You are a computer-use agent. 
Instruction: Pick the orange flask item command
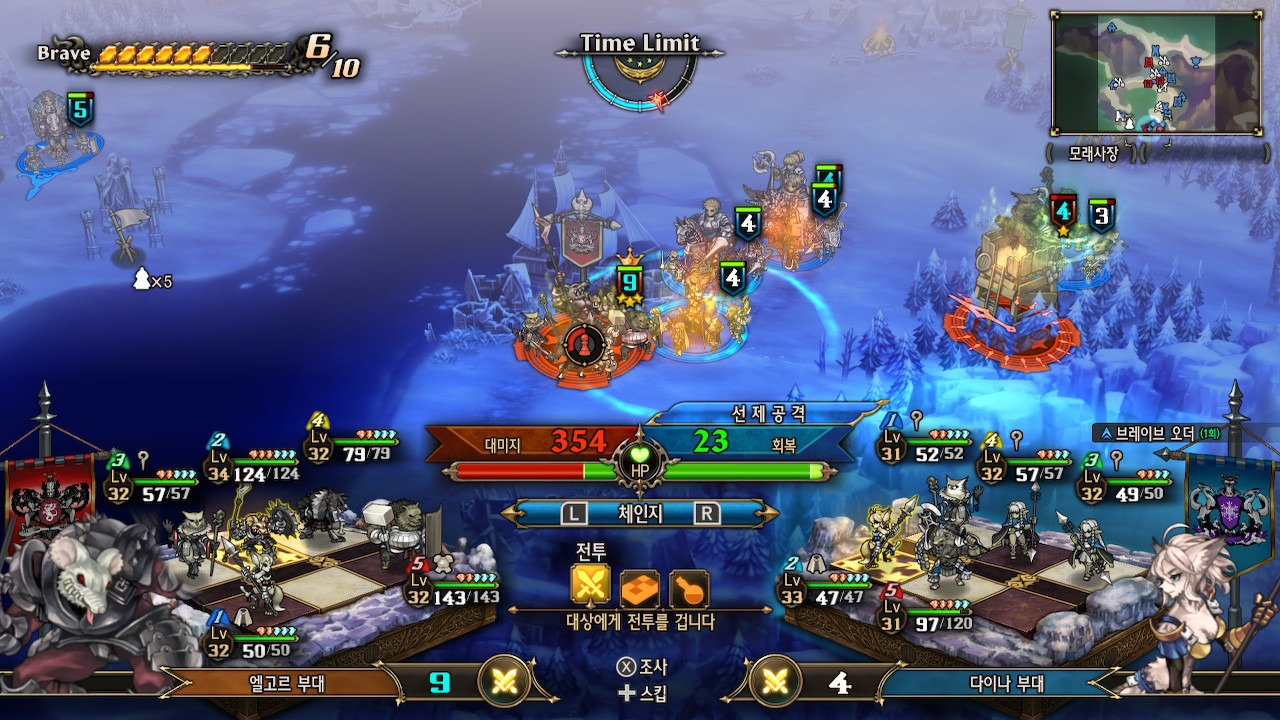[x=689, y=588]
